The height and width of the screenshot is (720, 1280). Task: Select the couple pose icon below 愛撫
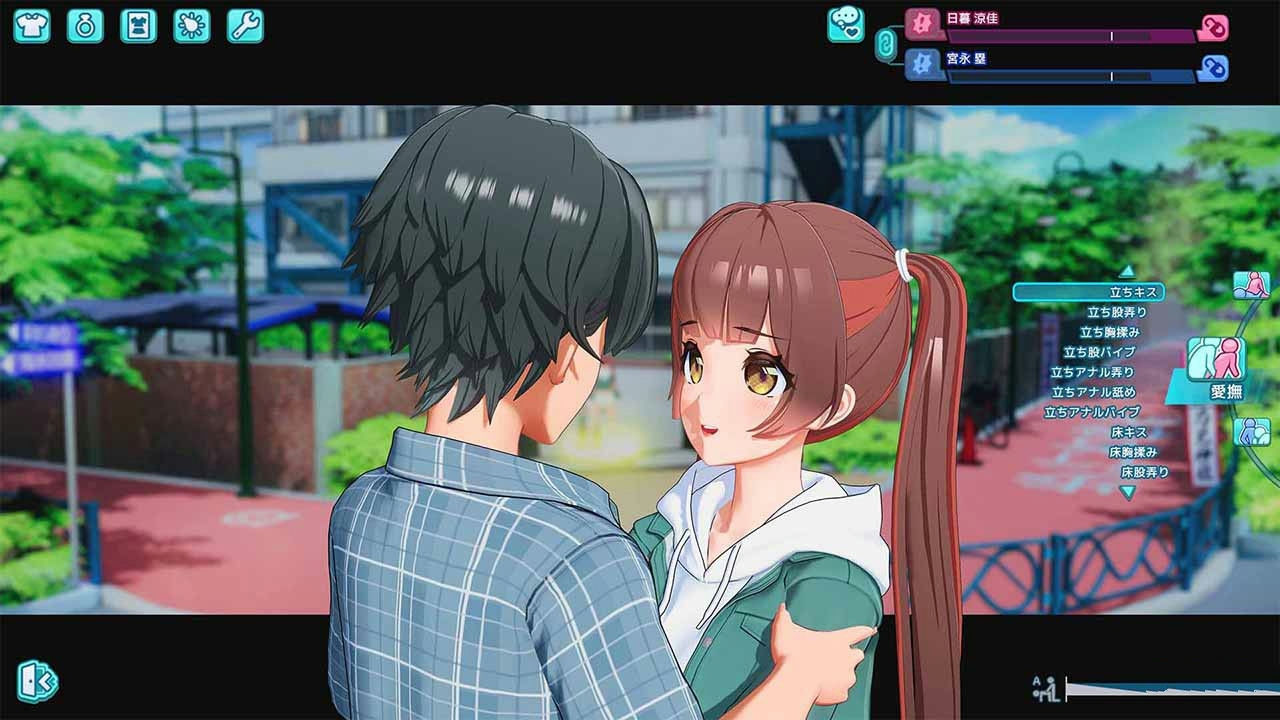pos(1252,432)
